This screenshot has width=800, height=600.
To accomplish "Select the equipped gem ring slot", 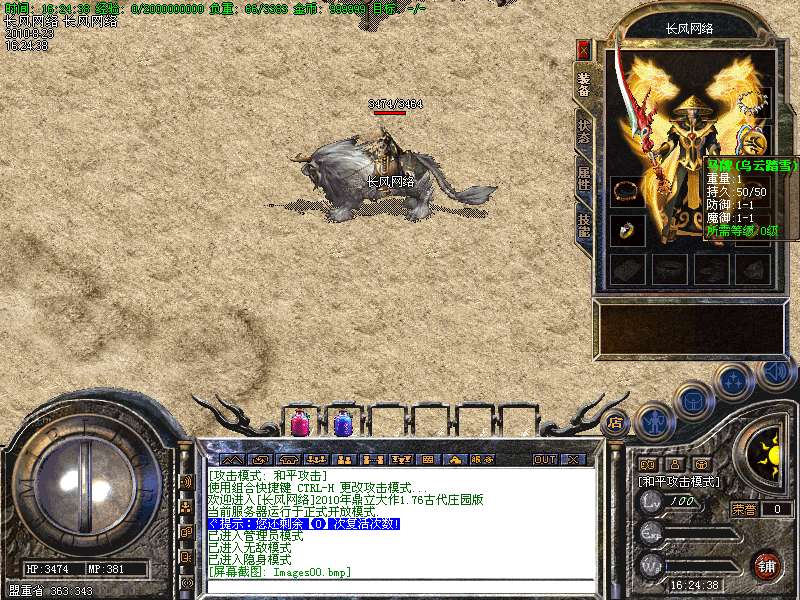I will click(x=627, y=229).
